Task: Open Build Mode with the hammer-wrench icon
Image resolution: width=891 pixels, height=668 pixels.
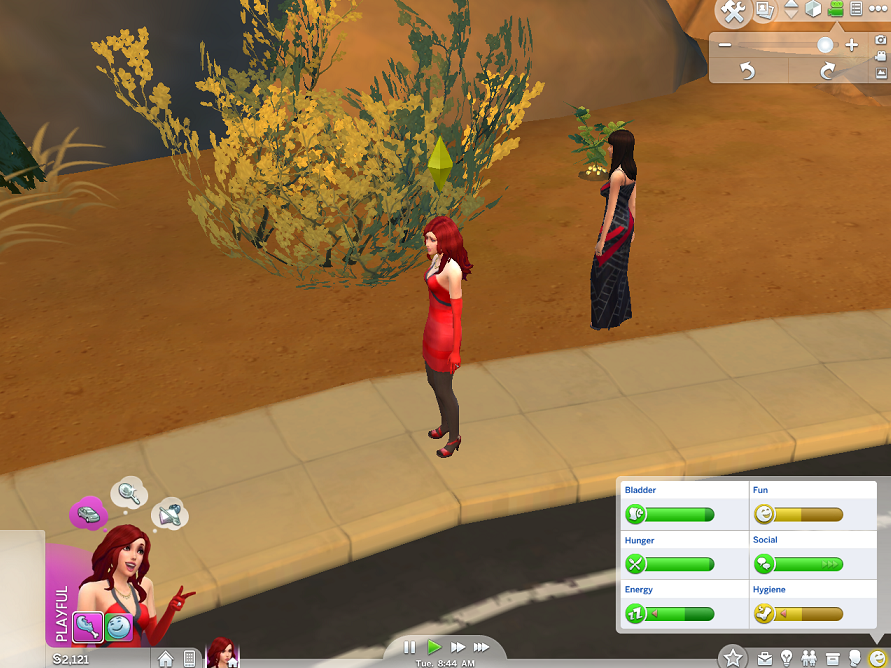Action: click(734, 12)
